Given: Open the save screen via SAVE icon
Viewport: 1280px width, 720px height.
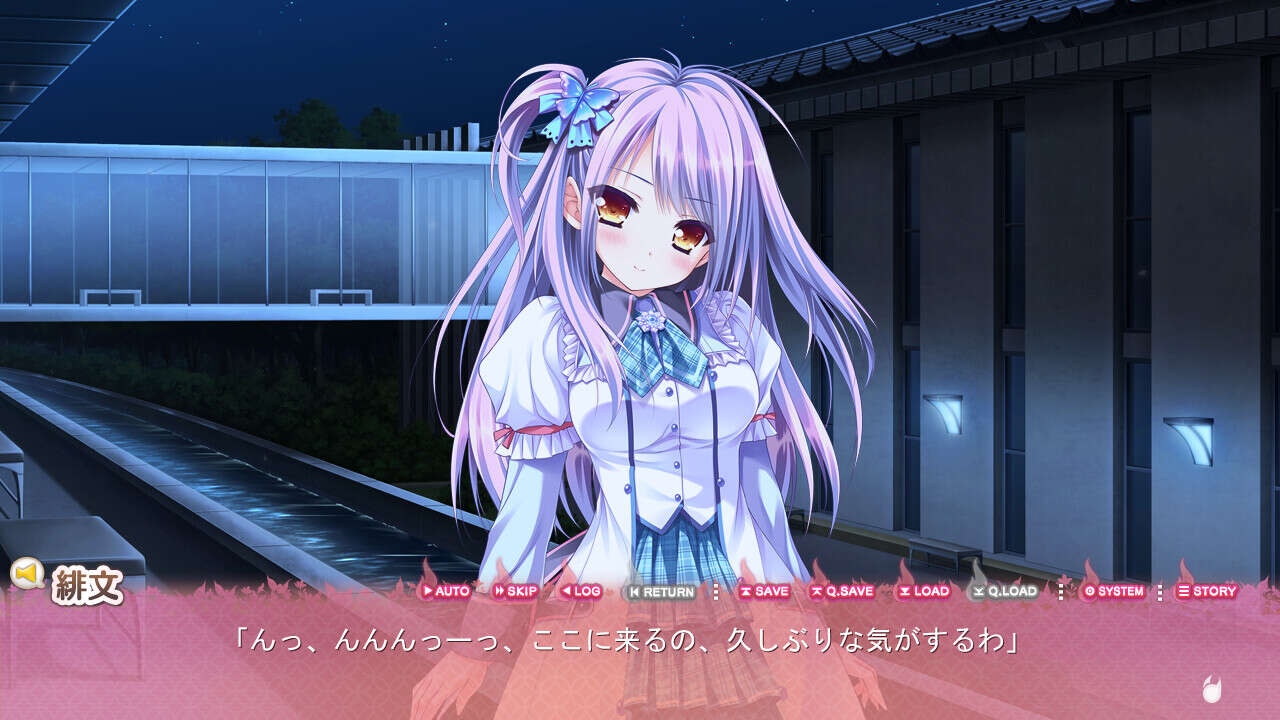Looking at the screenshot, I should point(745,591).
